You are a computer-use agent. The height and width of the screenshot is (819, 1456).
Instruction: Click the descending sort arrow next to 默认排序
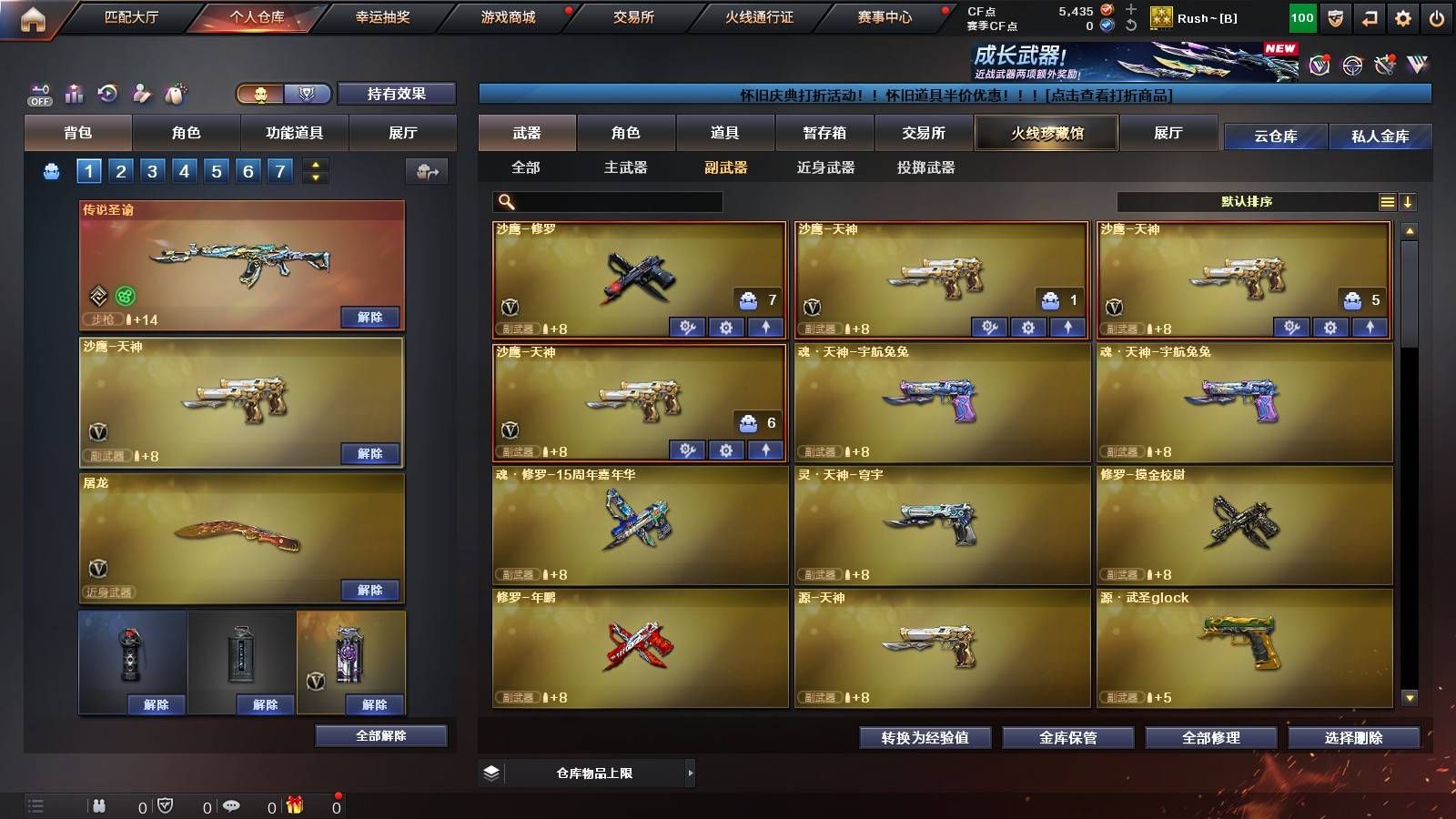(1409, 202)
